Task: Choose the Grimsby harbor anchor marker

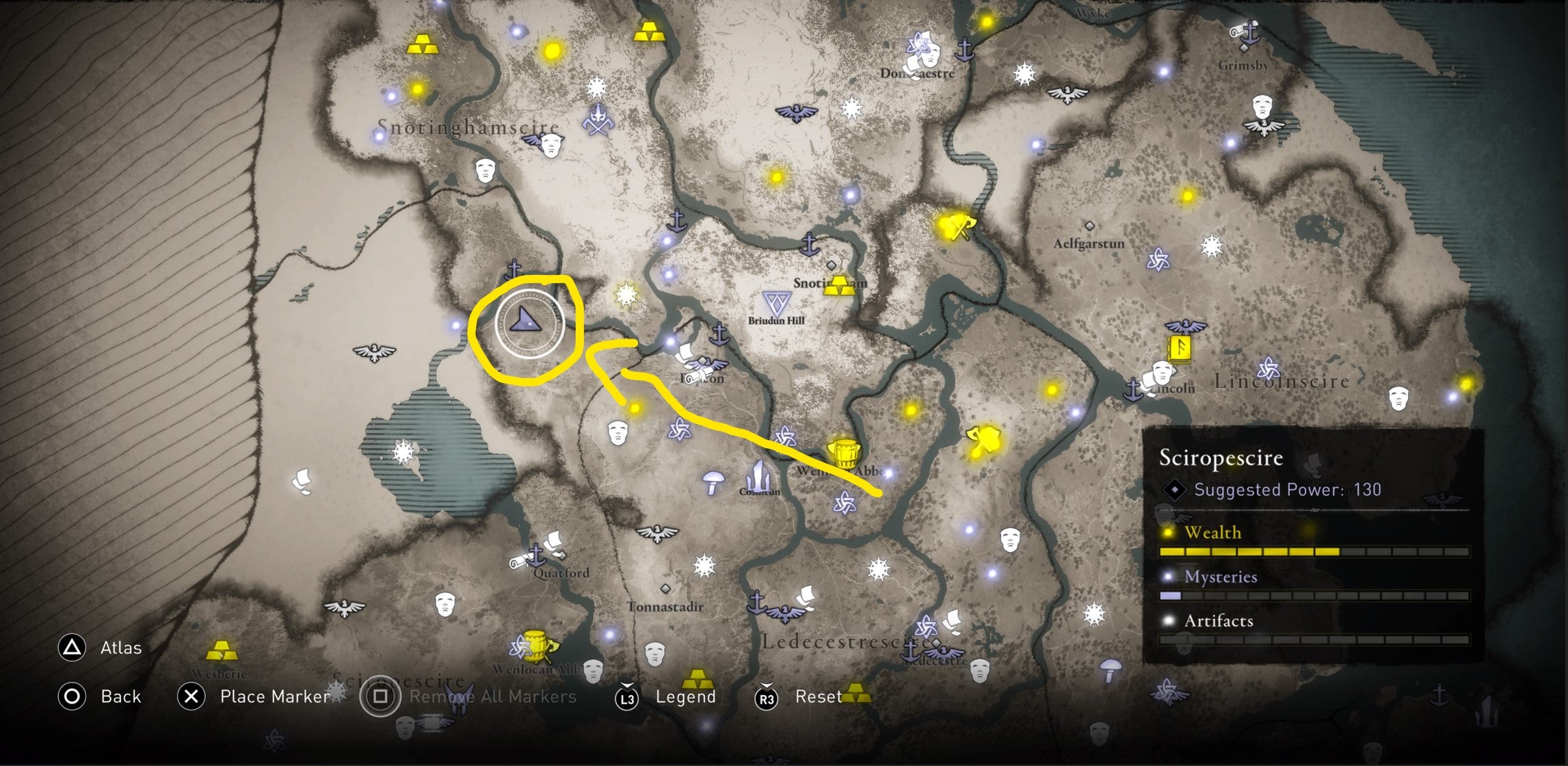Action: 1250,33
